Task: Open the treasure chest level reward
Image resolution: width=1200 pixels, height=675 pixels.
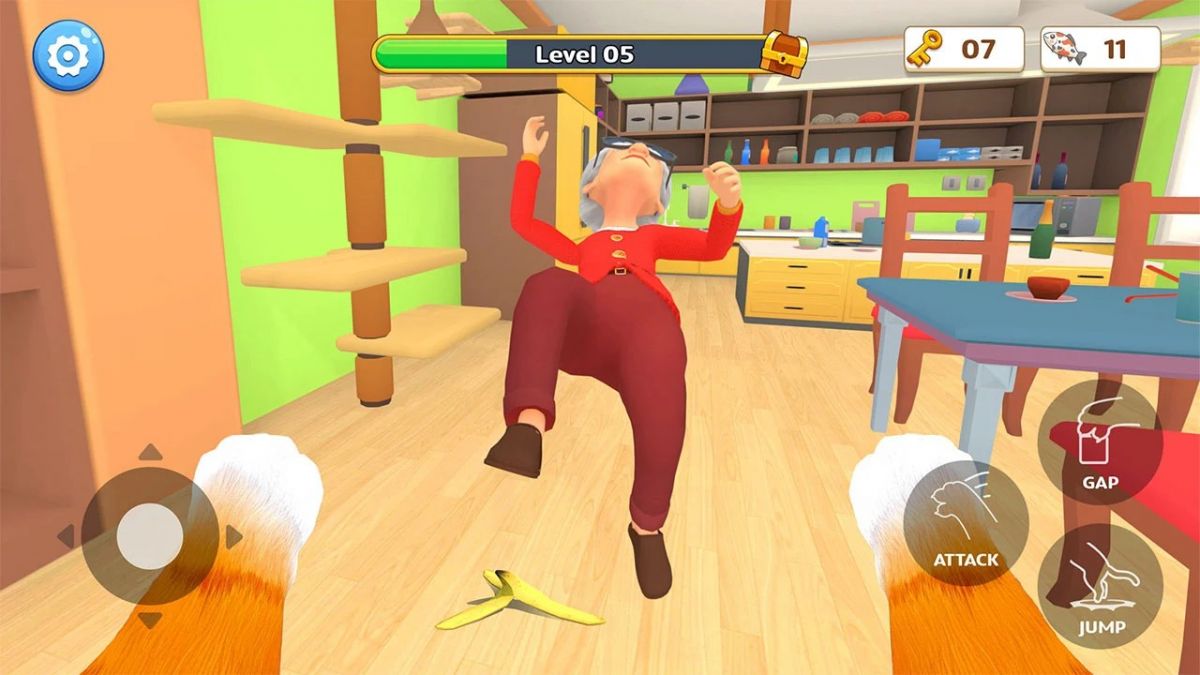Action: [783, 53]
